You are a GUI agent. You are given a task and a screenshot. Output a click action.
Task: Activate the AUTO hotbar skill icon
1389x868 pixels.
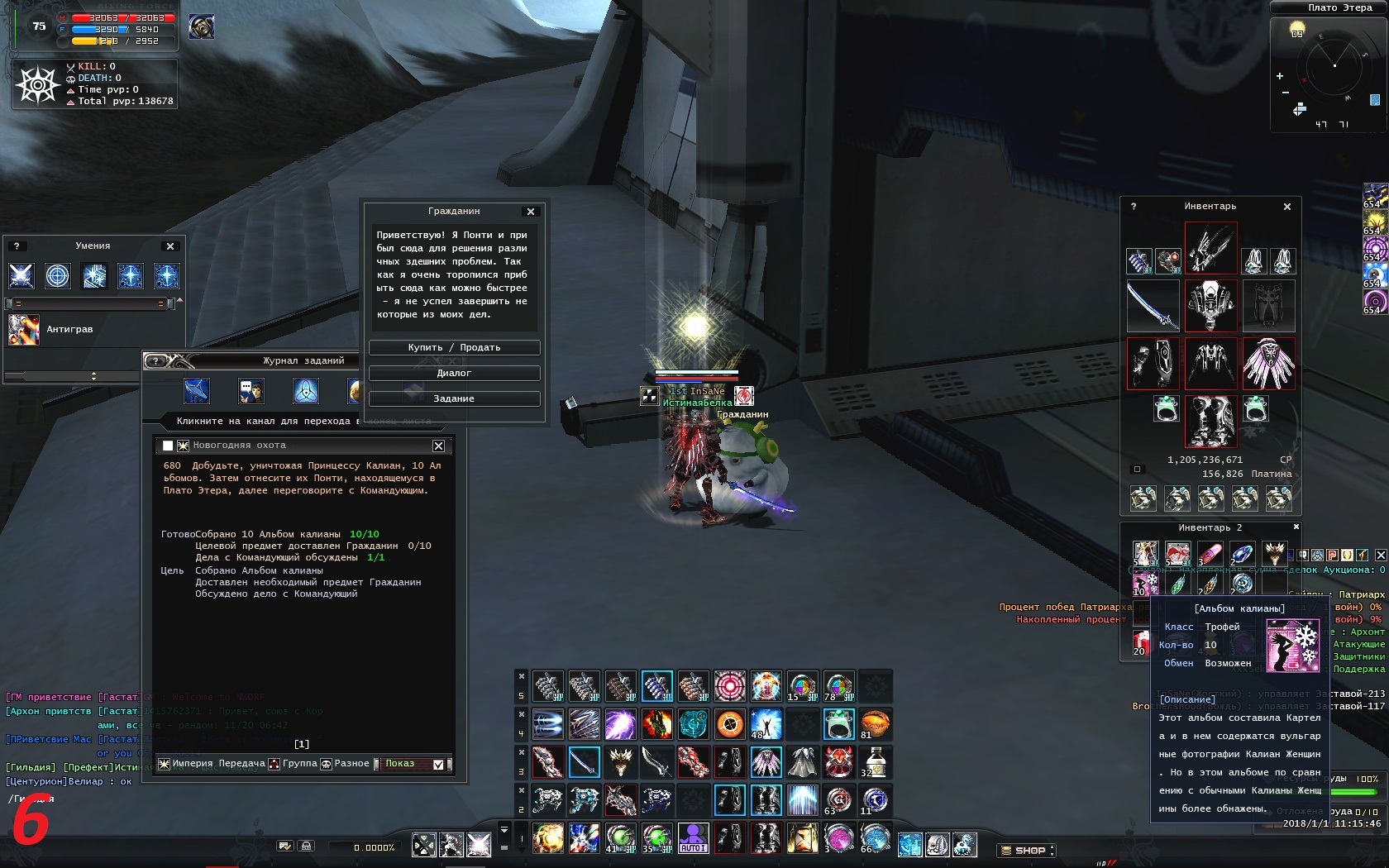pos(693,838)
